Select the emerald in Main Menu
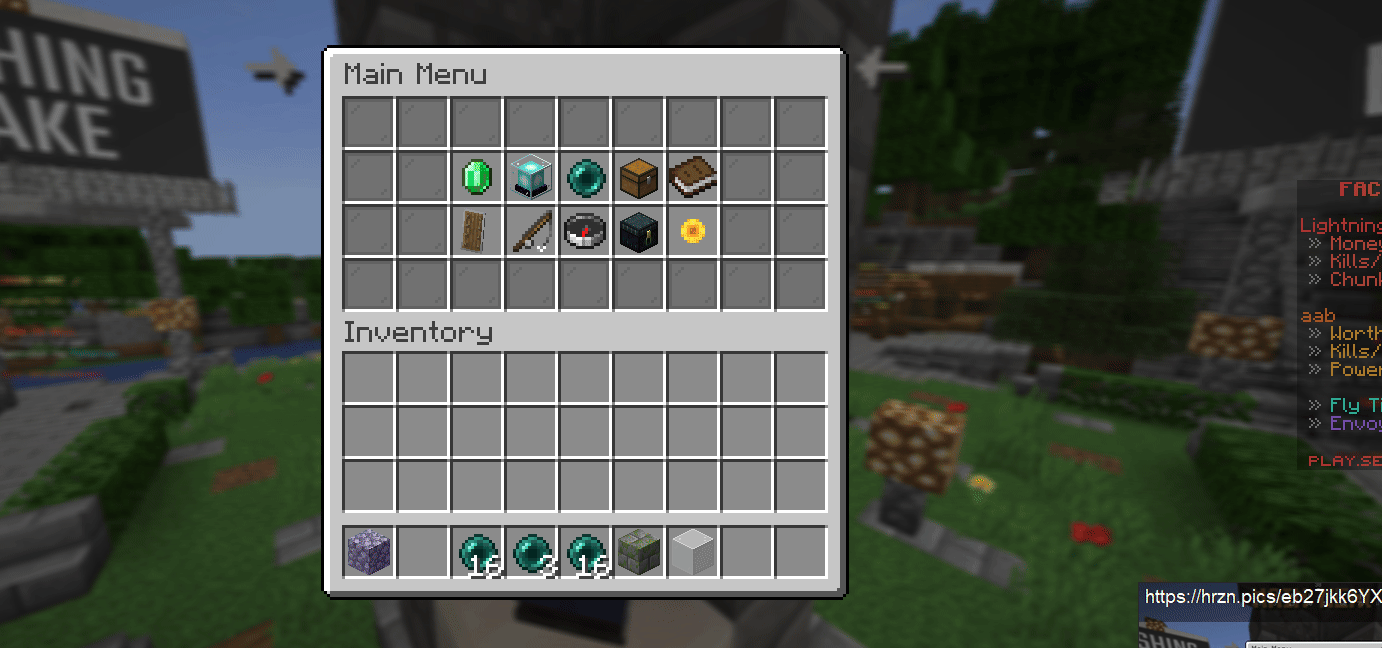This screenshot has width=1382, height=648. tap(477, 177)
